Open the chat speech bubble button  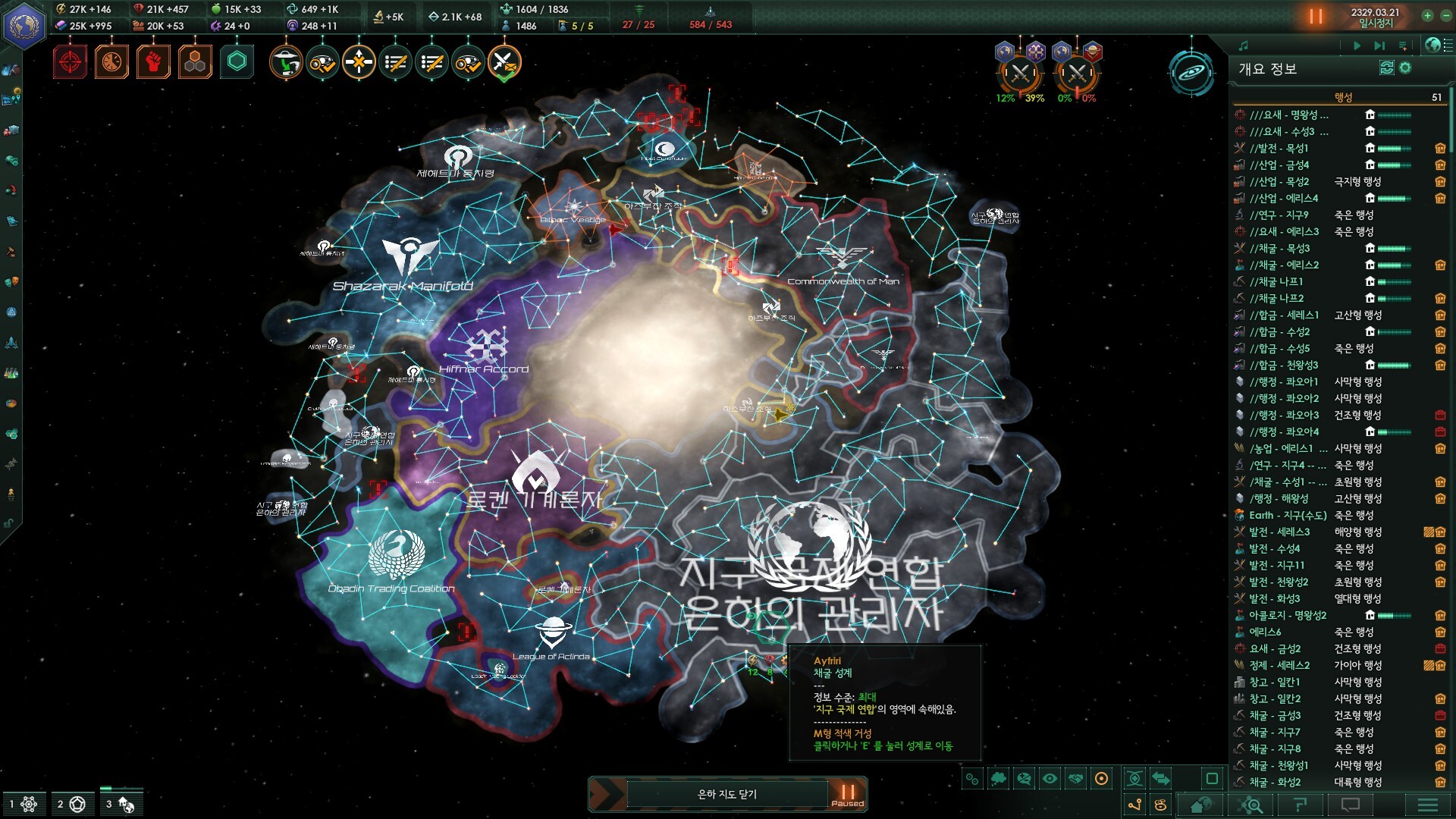[1351, 805]
